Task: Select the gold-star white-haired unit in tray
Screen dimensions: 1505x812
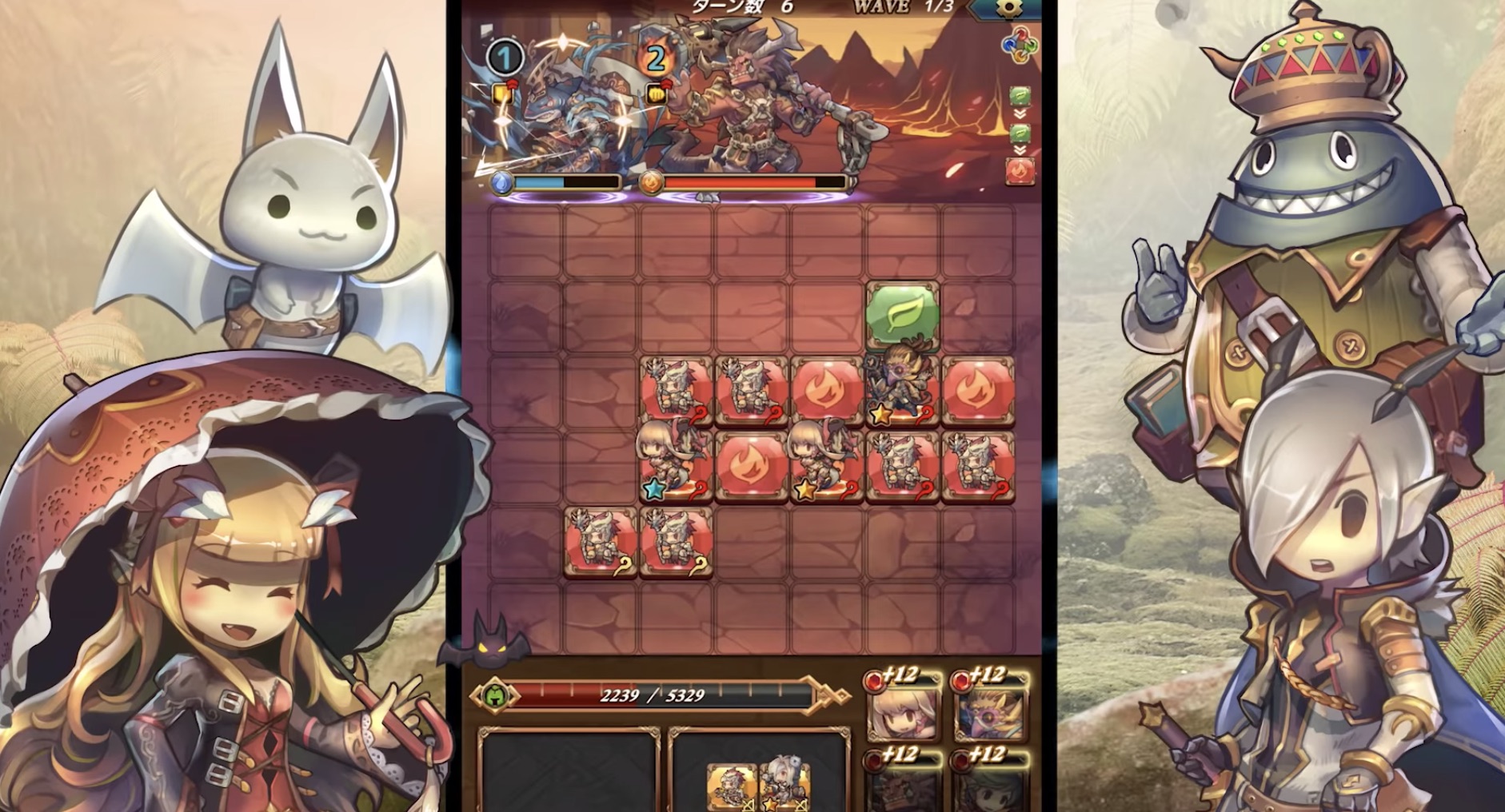Action: pyautogui.click(x=784, y=786)
